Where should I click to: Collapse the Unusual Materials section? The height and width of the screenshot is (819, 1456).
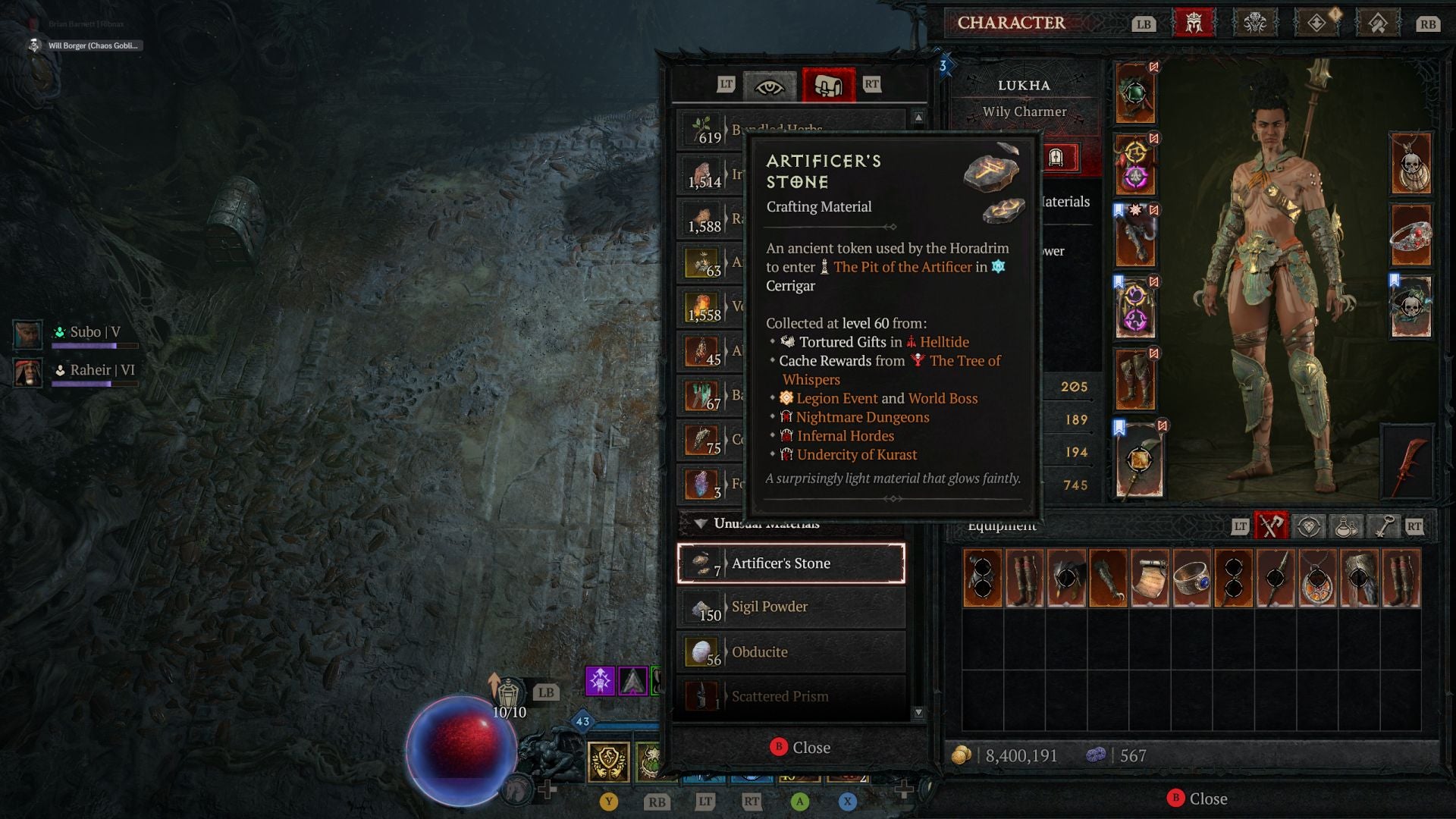click(702, 523)
